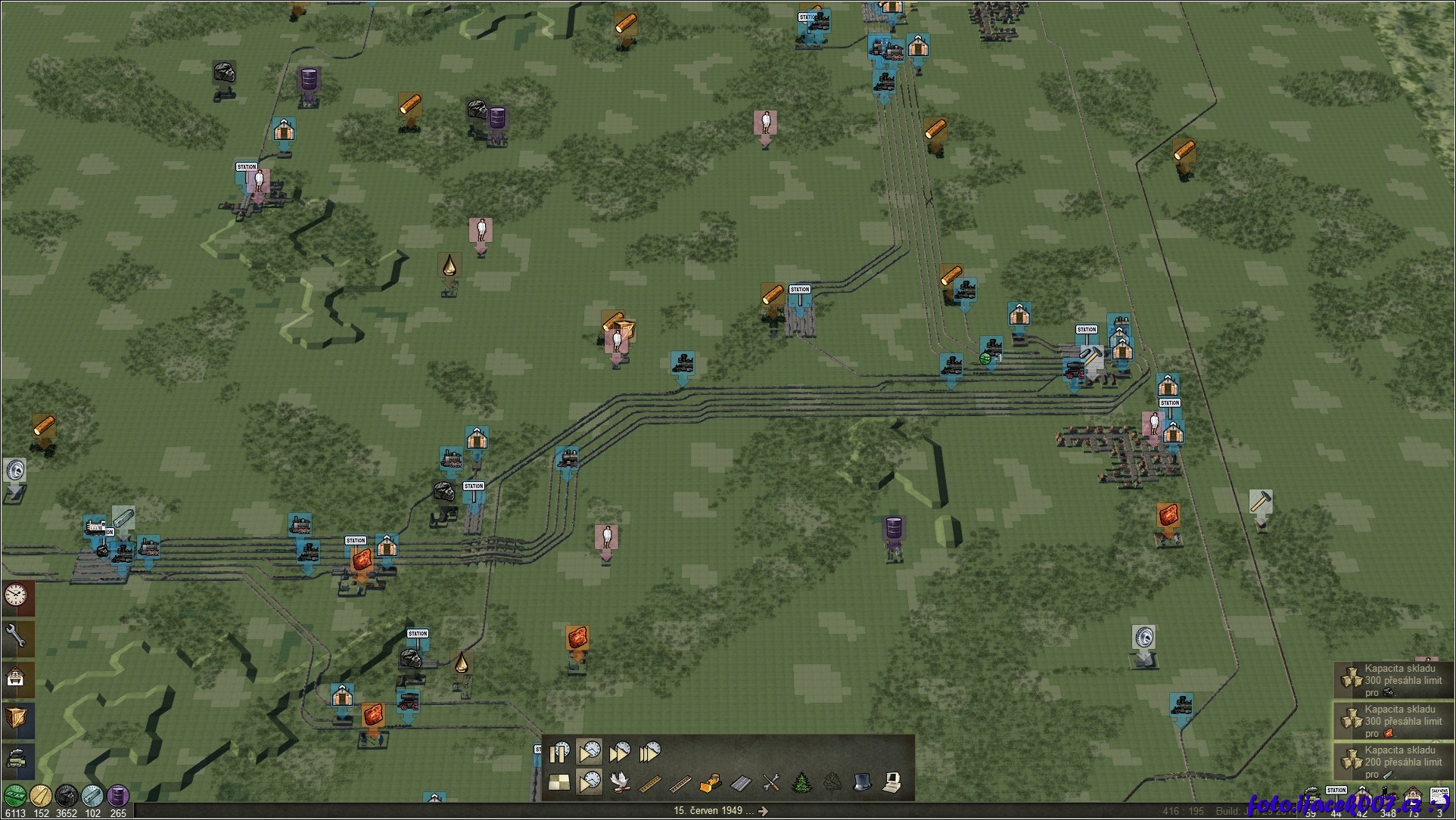Set triple fast-forward game speed
1456x820 pixels.
tap(650, 752)
